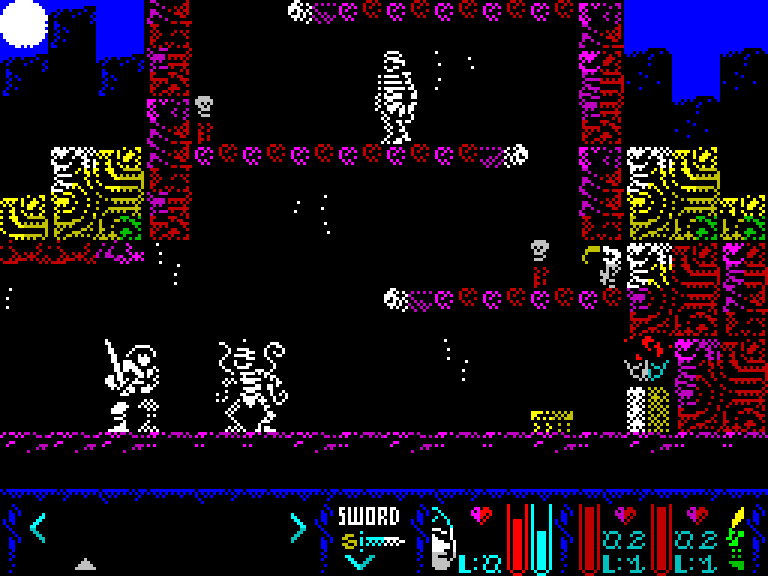
Task: Select the hero face portrait
Action: point(441,540)
